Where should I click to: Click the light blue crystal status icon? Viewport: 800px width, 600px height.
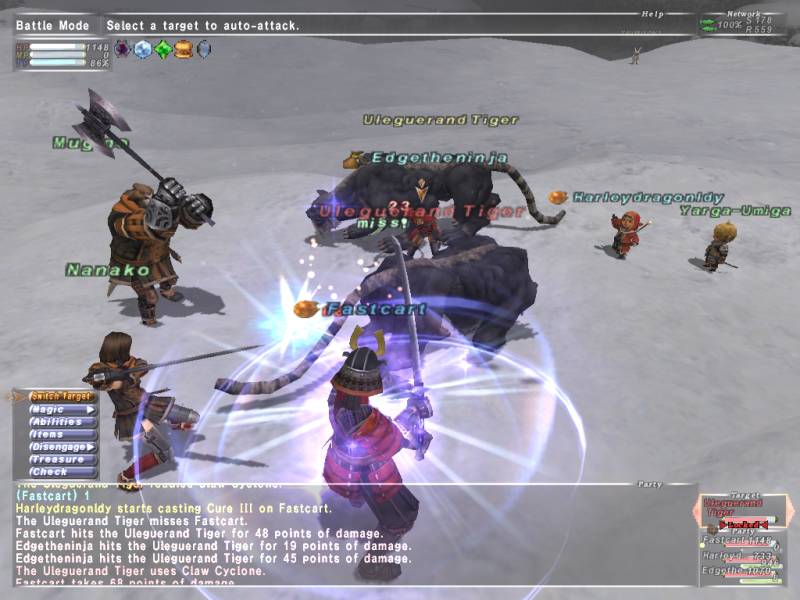[x=143, y=49]
